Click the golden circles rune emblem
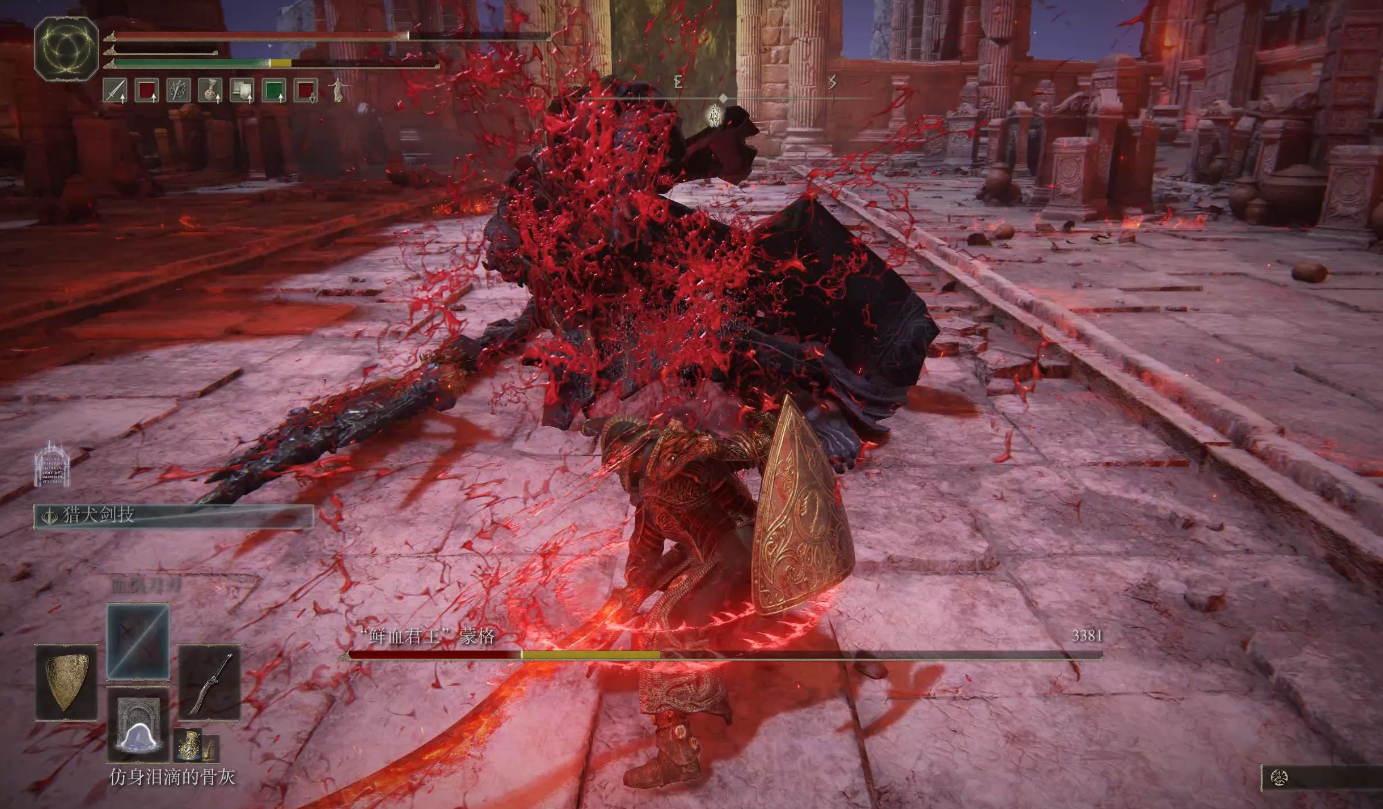This screenshot has height=809, width=1383. pyautogui.click(x=67, y=49)
